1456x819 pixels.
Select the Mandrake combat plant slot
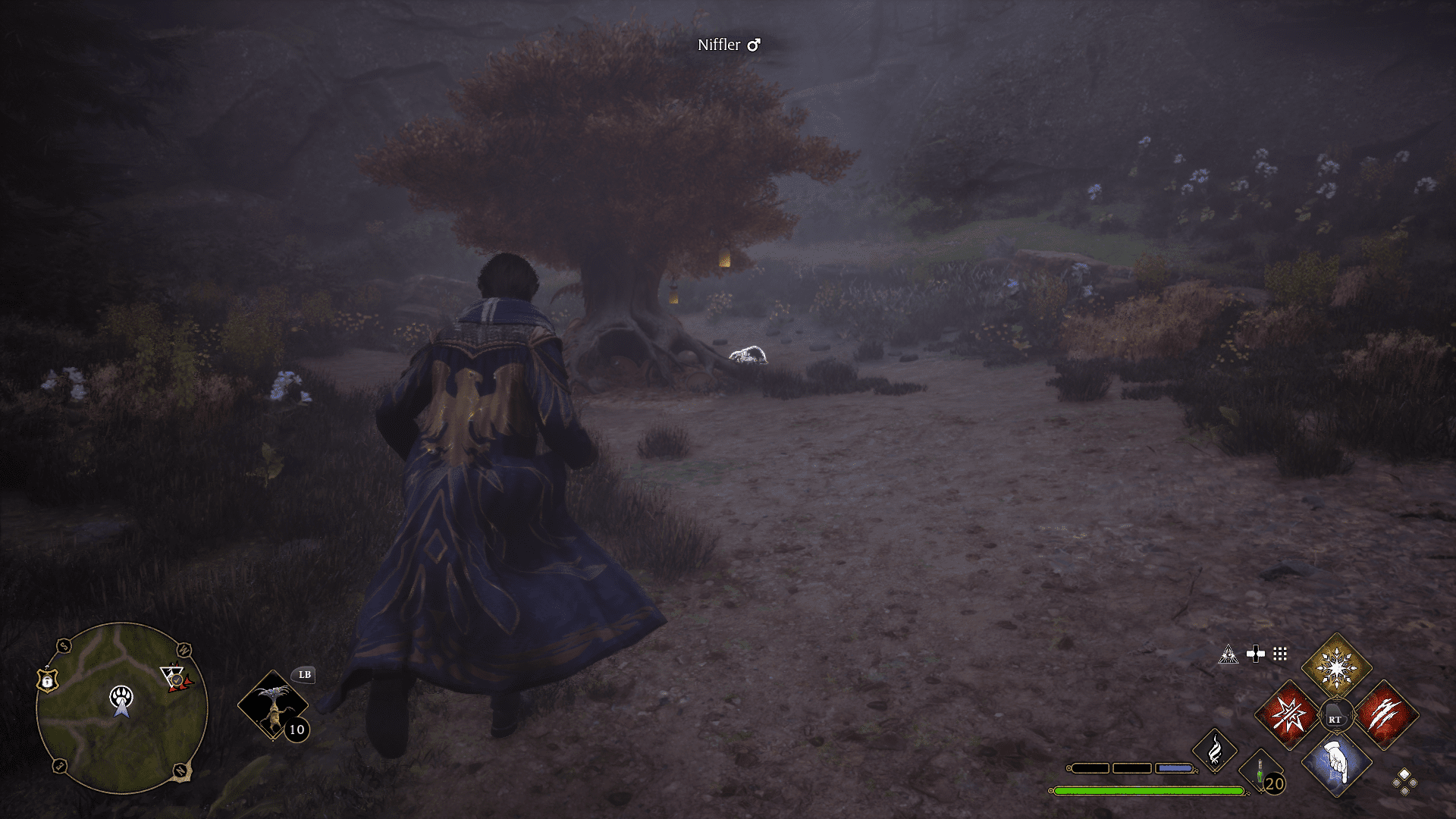pyautogui.click(x=275, y=705)
